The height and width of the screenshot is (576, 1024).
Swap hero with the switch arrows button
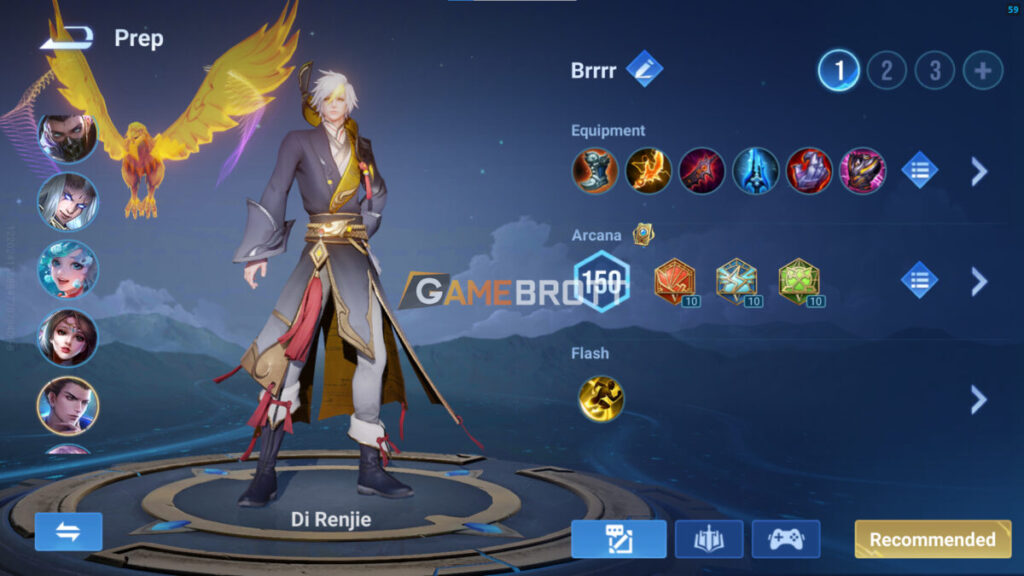click(x=69, y=532)
